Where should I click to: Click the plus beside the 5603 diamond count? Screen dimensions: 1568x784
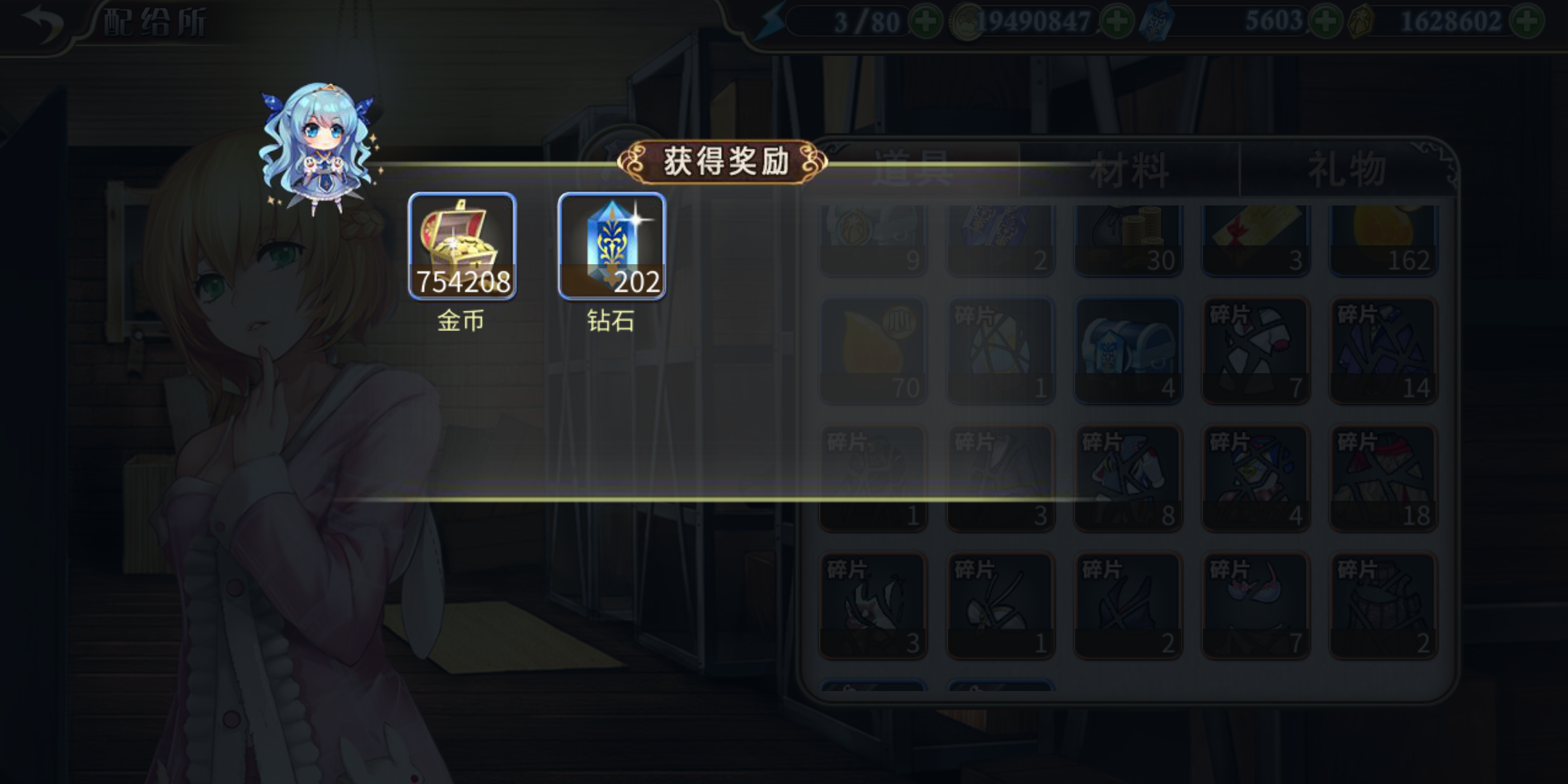pyautogui.click(x=1326, y=20)
